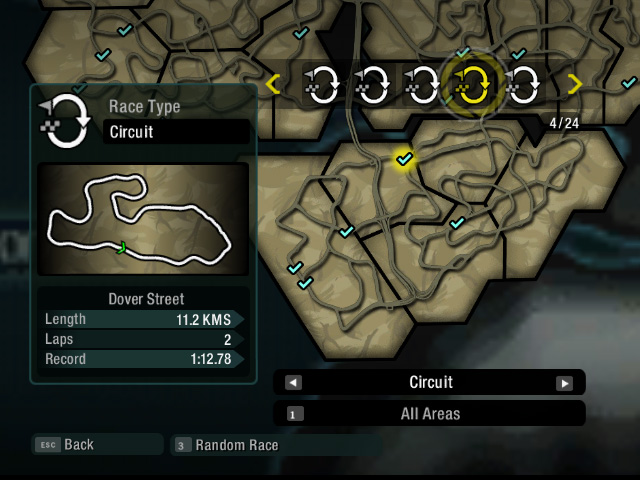Image resolution: width=640 pixels, height=480 pixels.
Task: Open the All Areas filter
Action: point(430,413)
